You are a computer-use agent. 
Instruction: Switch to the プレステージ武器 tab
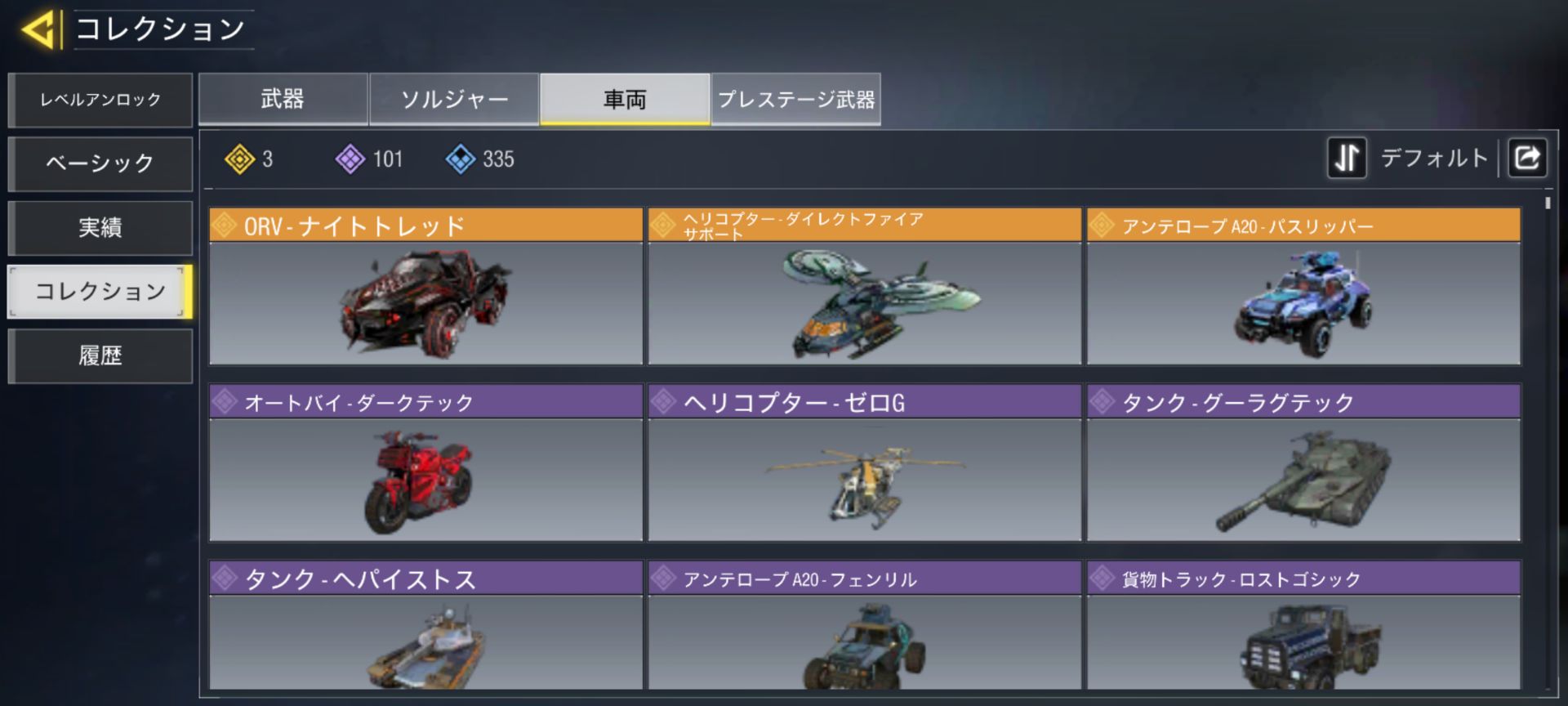tap(796, 98)
